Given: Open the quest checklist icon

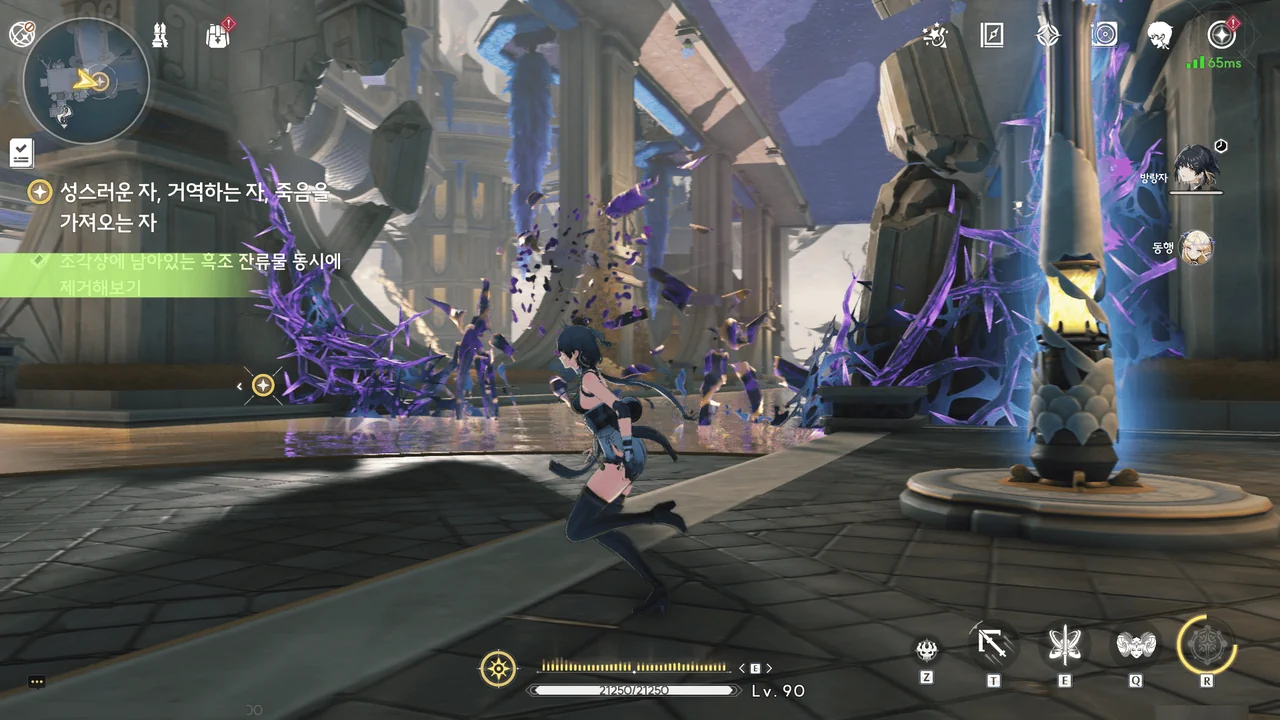Looking at the screenshot, I should [x=21, y=152].
